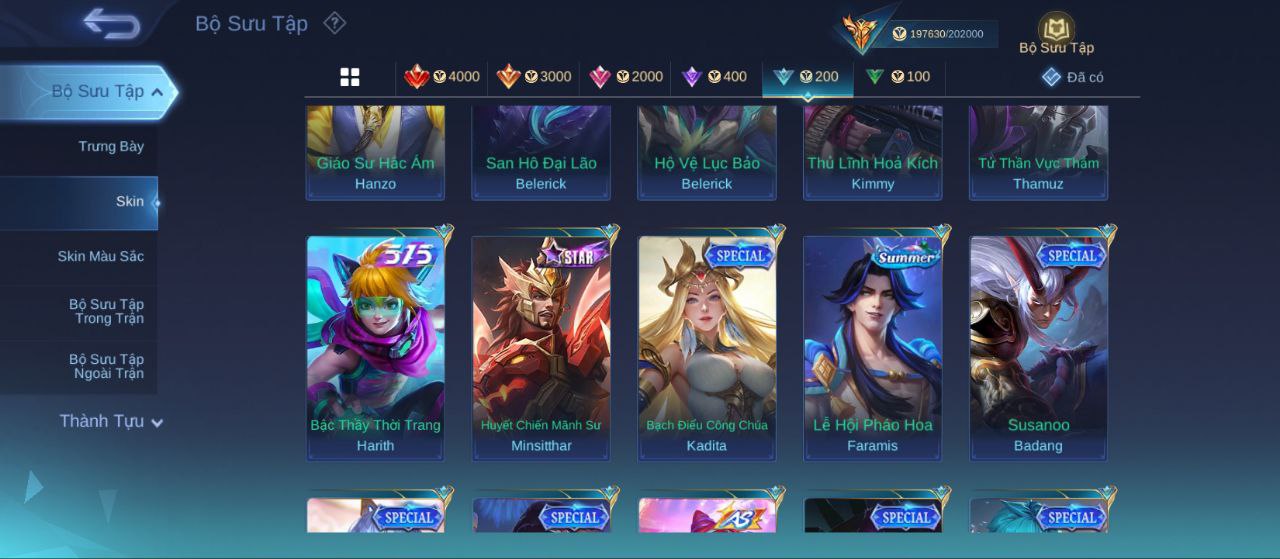Viewport: 1280px width, 559px height.
Task: Open Badang's Susanoo skin card
Action: tap(1038, 347)
